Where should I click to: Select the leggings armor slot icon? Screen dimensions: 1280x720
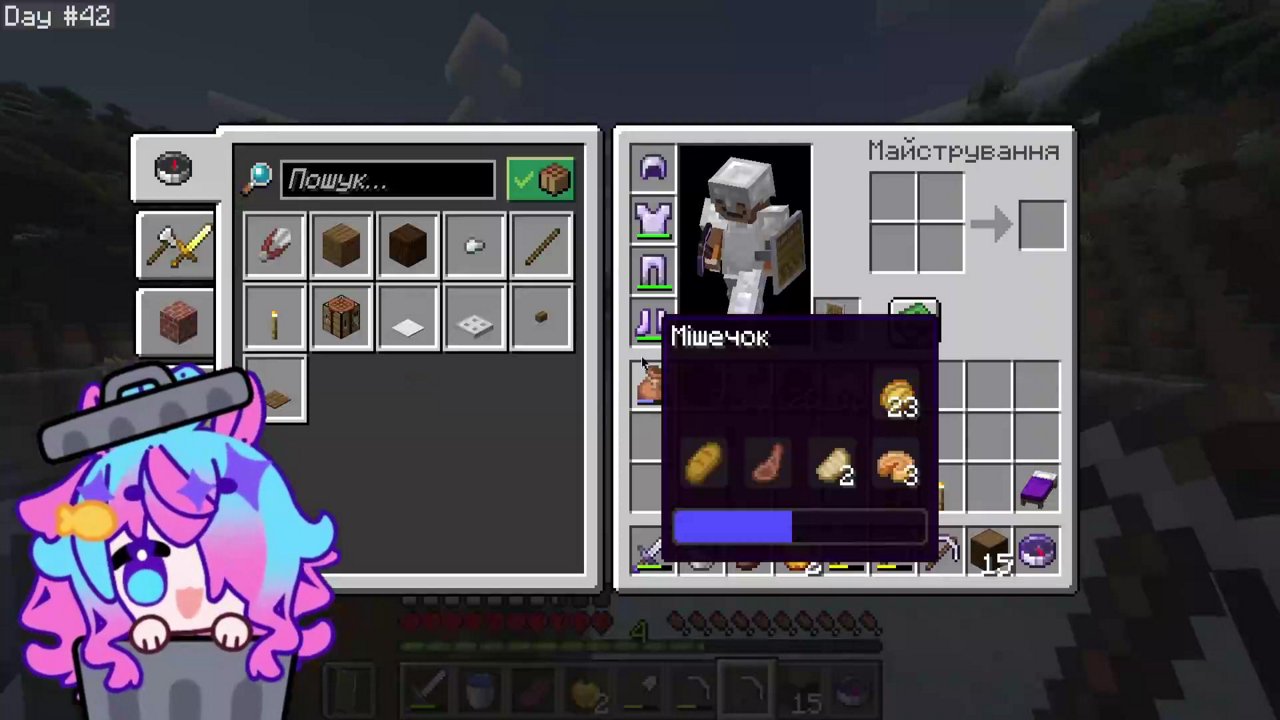pos(653,272)
